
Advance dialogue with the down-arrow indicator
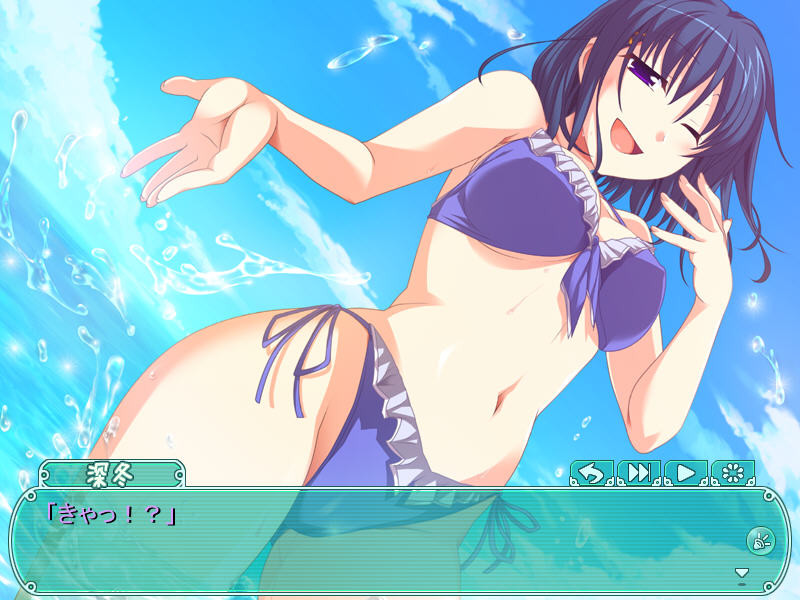(741, 573)
